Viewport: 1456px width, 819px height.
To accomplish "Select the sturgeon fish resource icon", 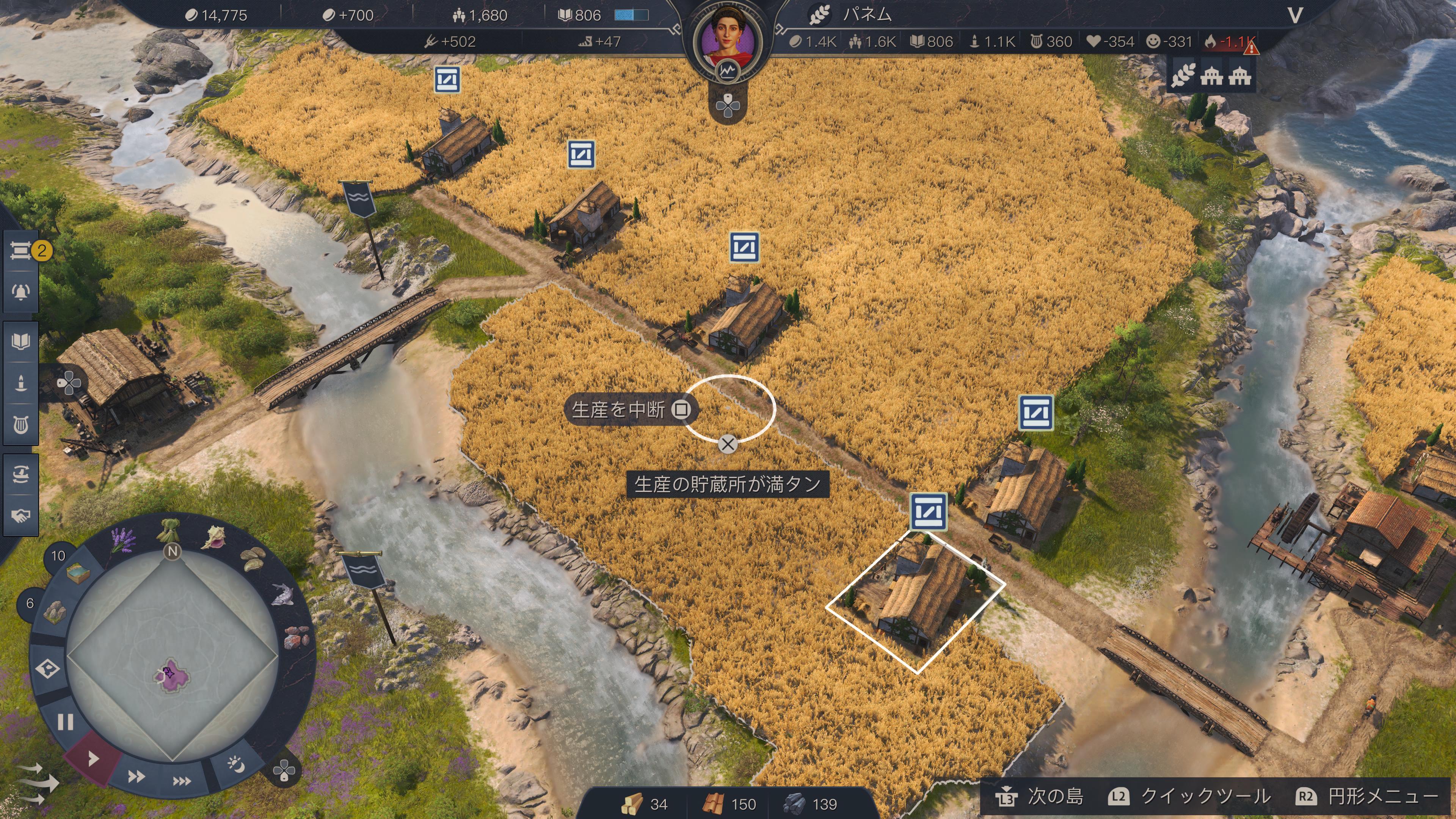I will (283, 593).
